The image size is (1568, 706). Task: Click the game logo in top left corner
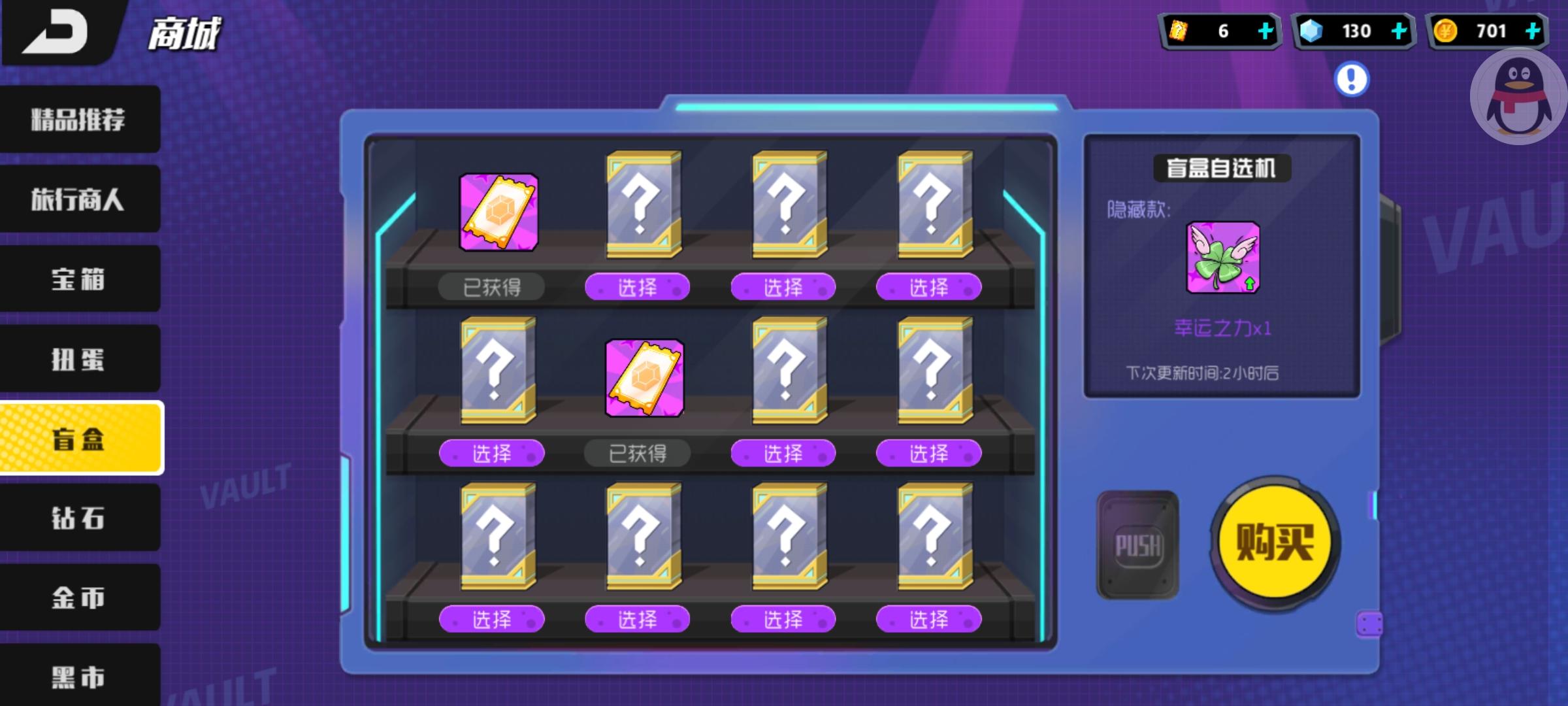click(x=56, y=31)
